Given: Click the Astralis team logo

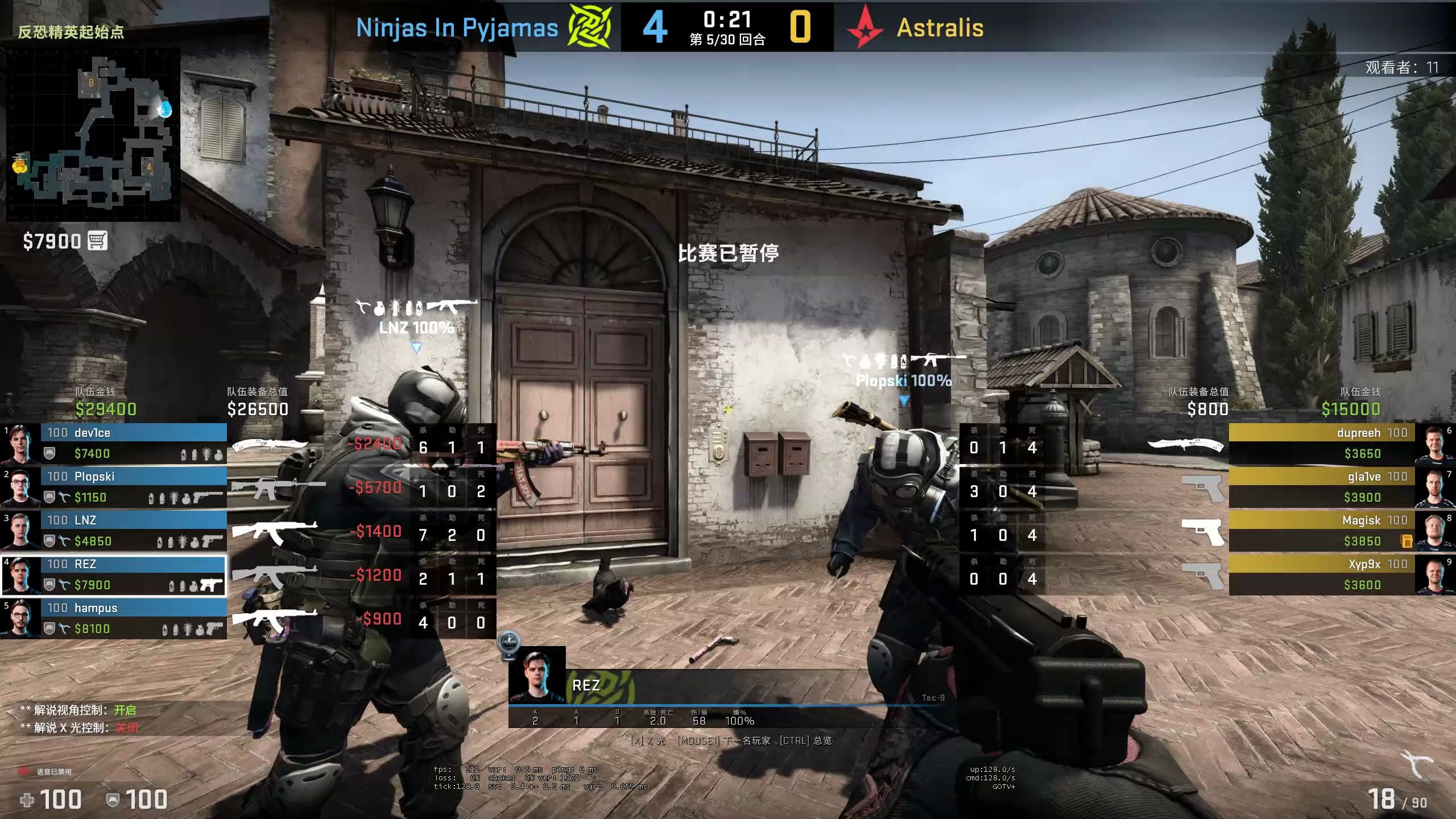Looking at the screenshot, I should coord(864,27).
